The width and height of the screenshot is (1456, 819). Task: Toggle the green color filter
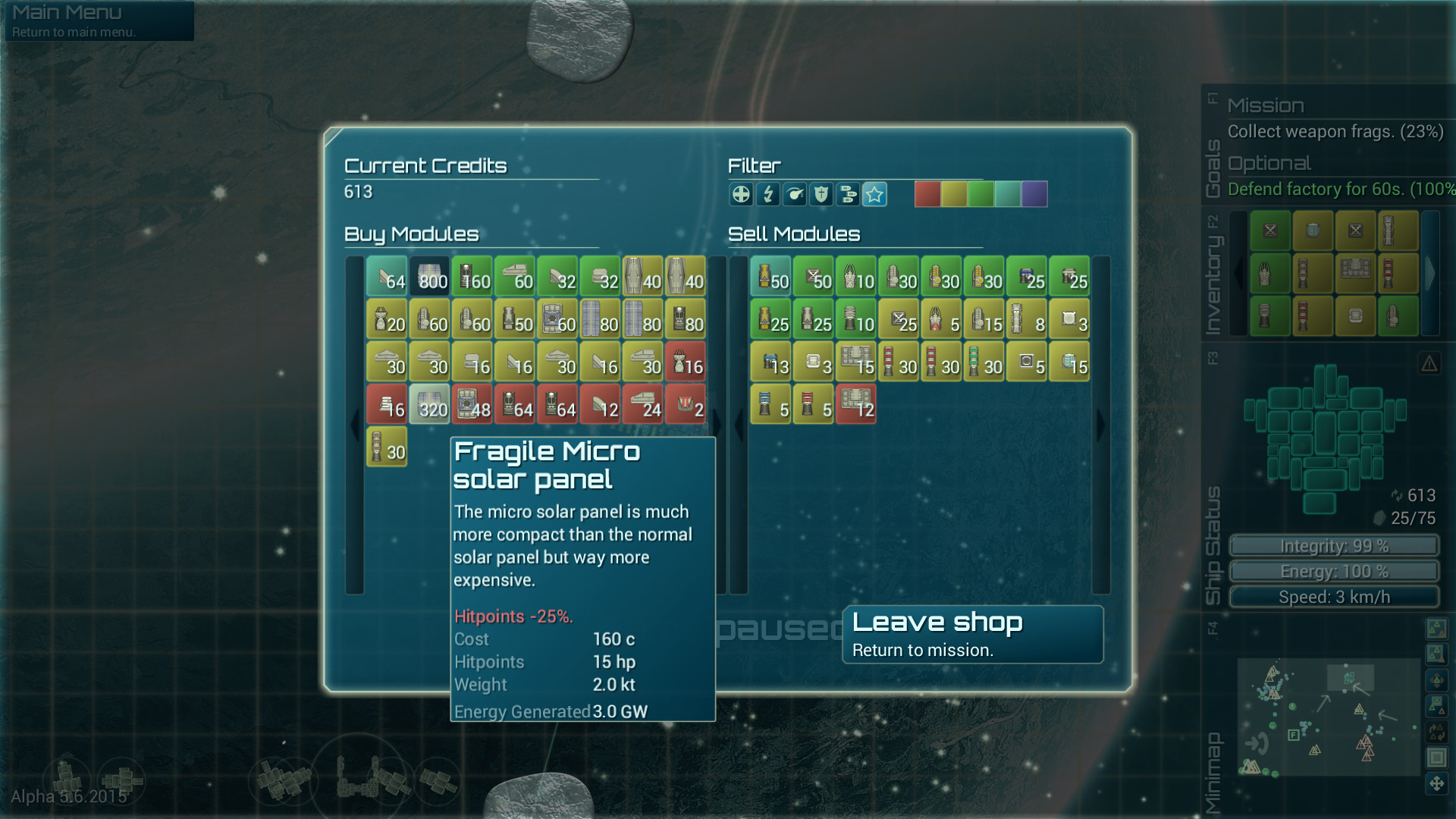pyautogui.click(x=981, y=193)
